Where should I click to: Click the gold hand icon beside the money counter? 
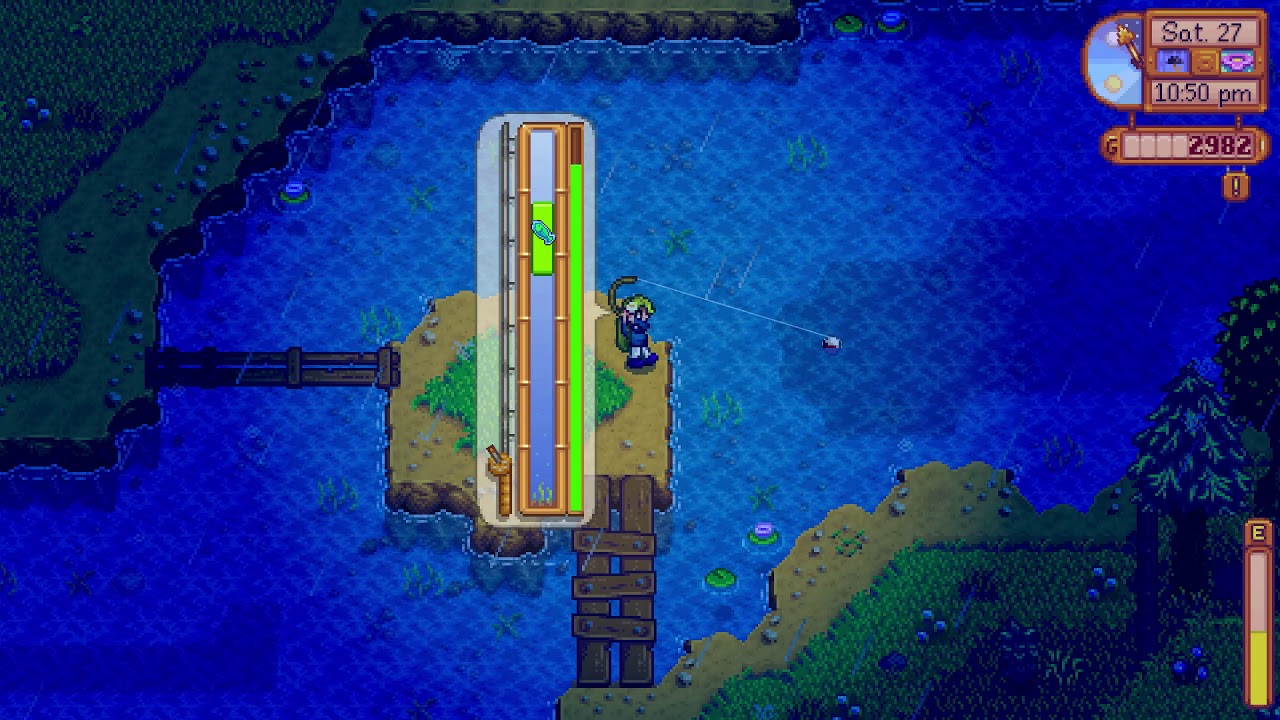point(1110,143)
